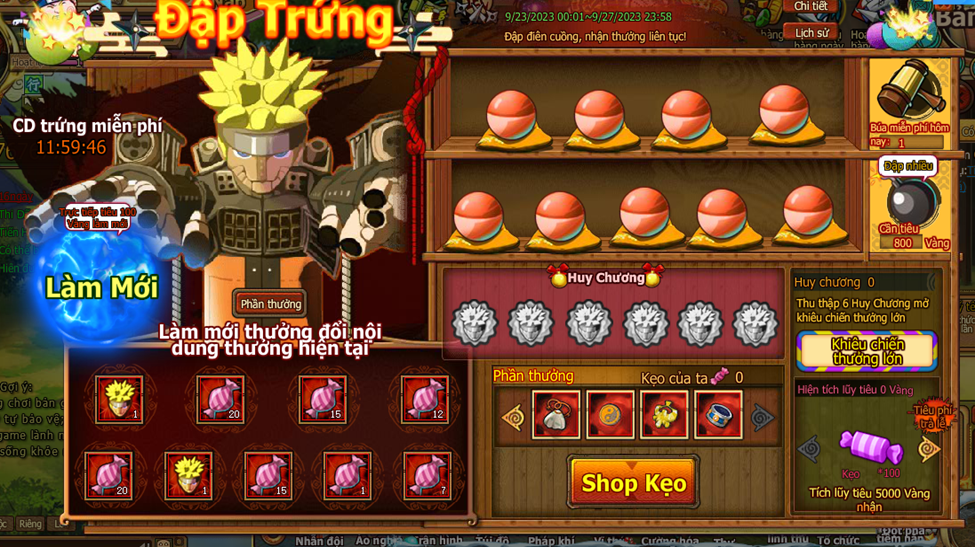
Task: Select the candy reward slot showing 7
Action: click(425, 475)
